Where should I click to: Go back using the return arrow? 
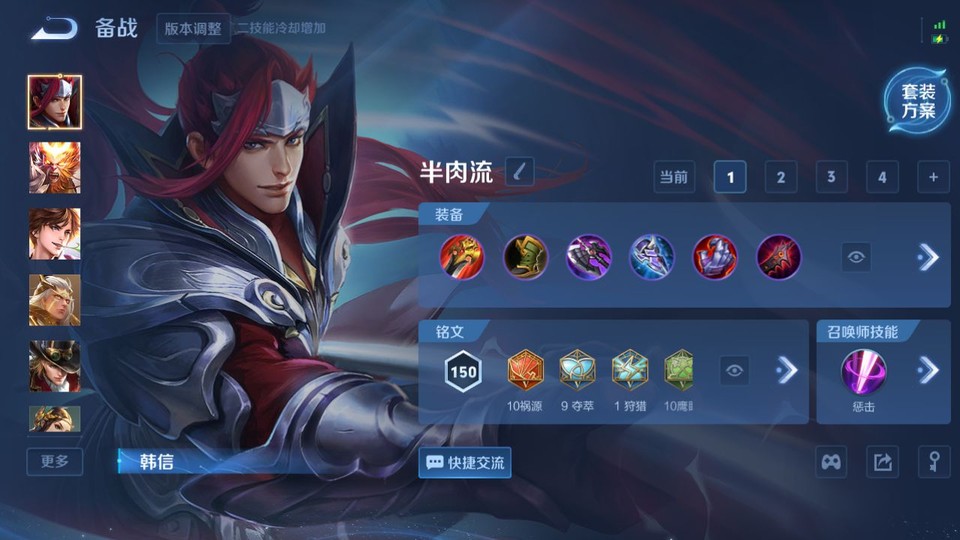tap(54, 28)
